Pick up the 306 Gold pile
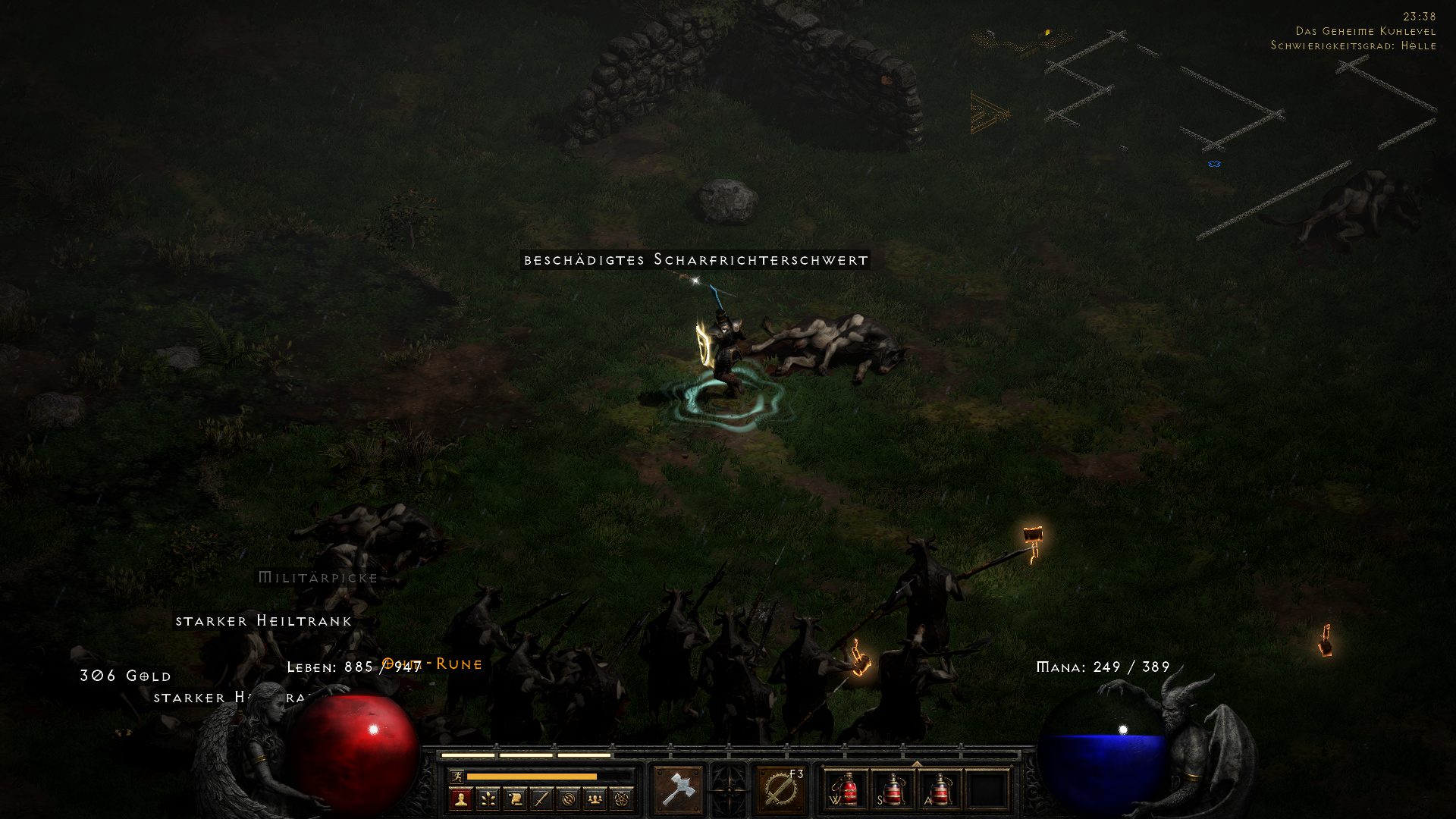This screenshot has width=1456, height=819. coord(124,676)
